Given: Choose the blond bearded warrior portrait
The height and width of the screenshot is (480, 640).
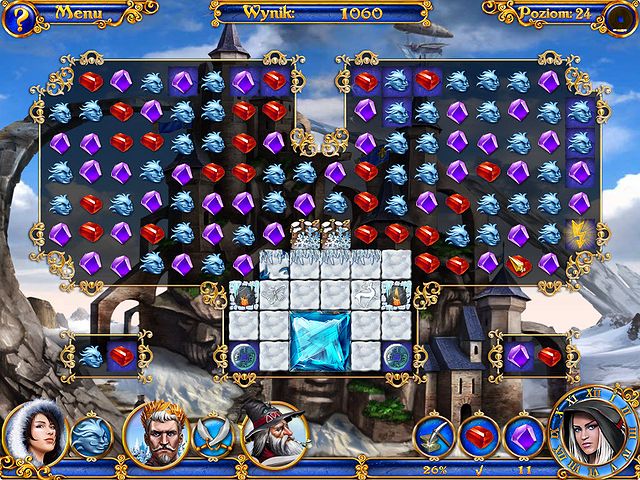Looking at the screenshot, I should point(156,435).
